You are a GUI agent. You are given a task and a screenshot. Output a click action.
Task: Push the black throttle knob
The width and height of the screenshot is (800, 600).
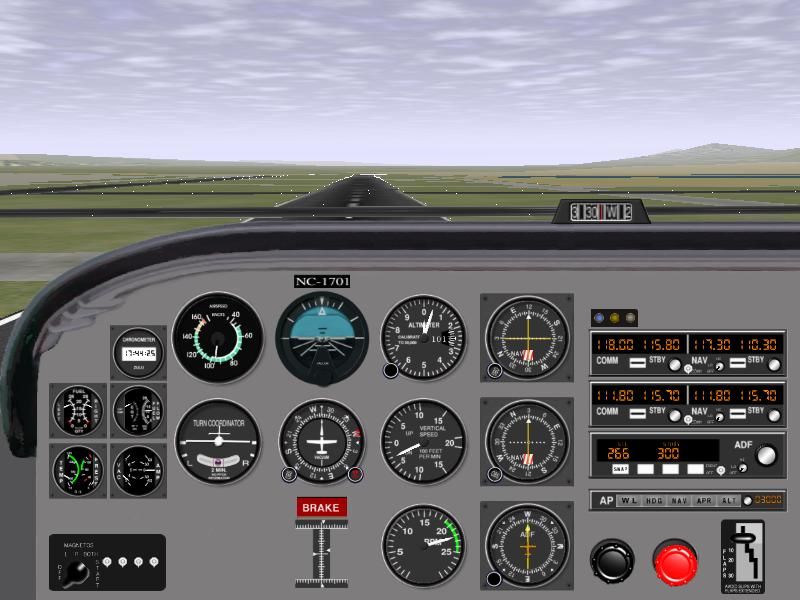[612, 561]
